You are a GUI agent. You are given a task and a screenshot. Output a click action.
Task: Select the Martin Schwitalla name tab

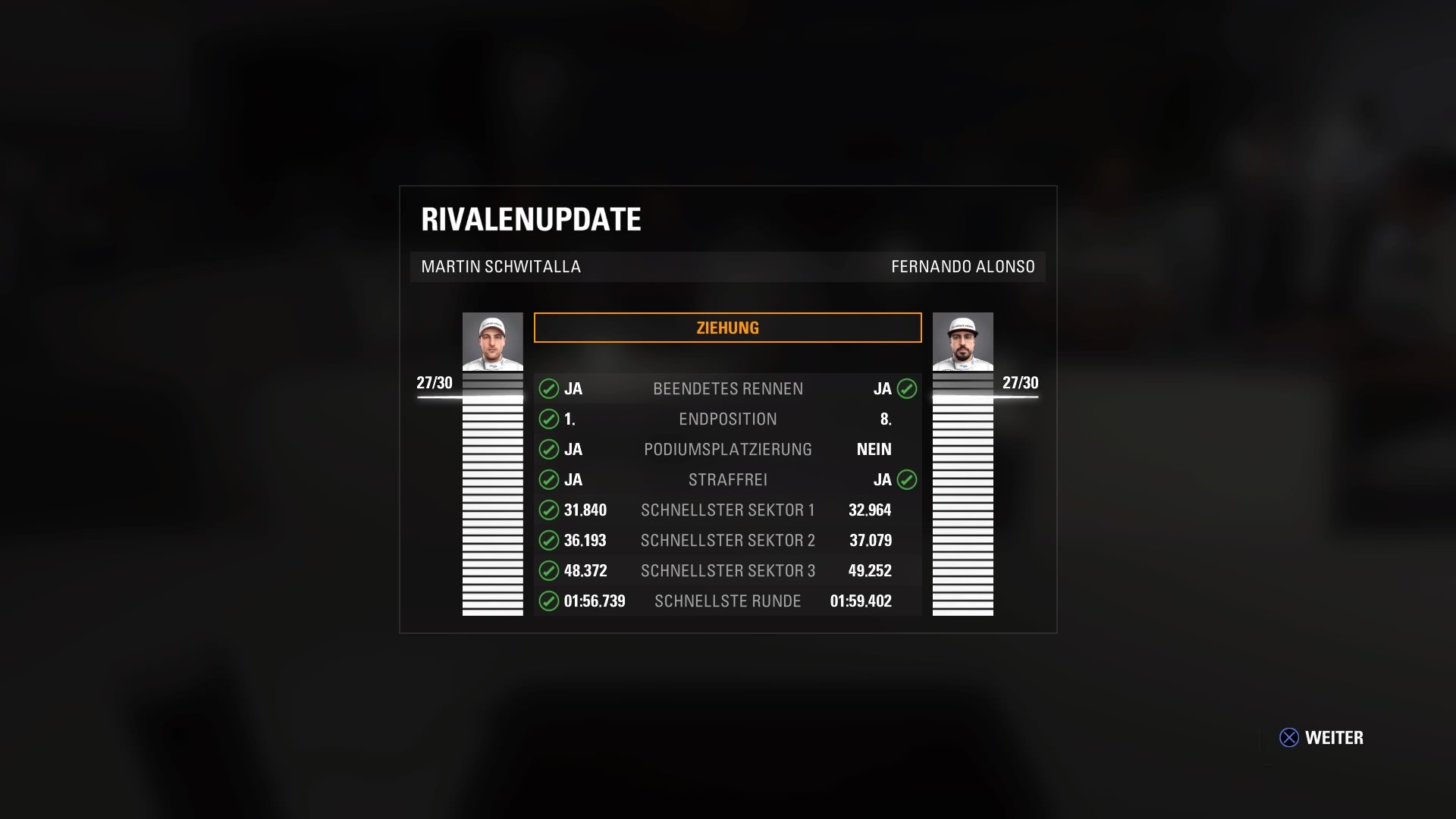click(500, 267)
